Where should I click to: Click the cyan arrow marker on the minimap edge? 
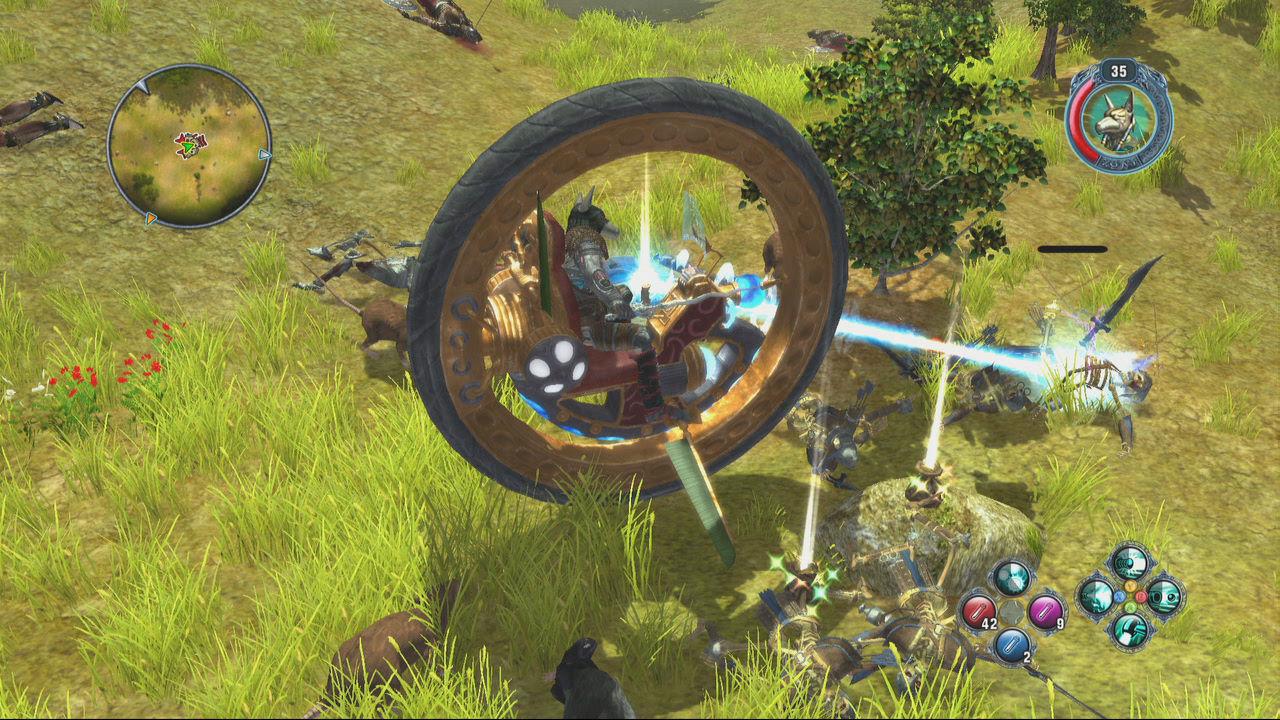tap(263, 156)
